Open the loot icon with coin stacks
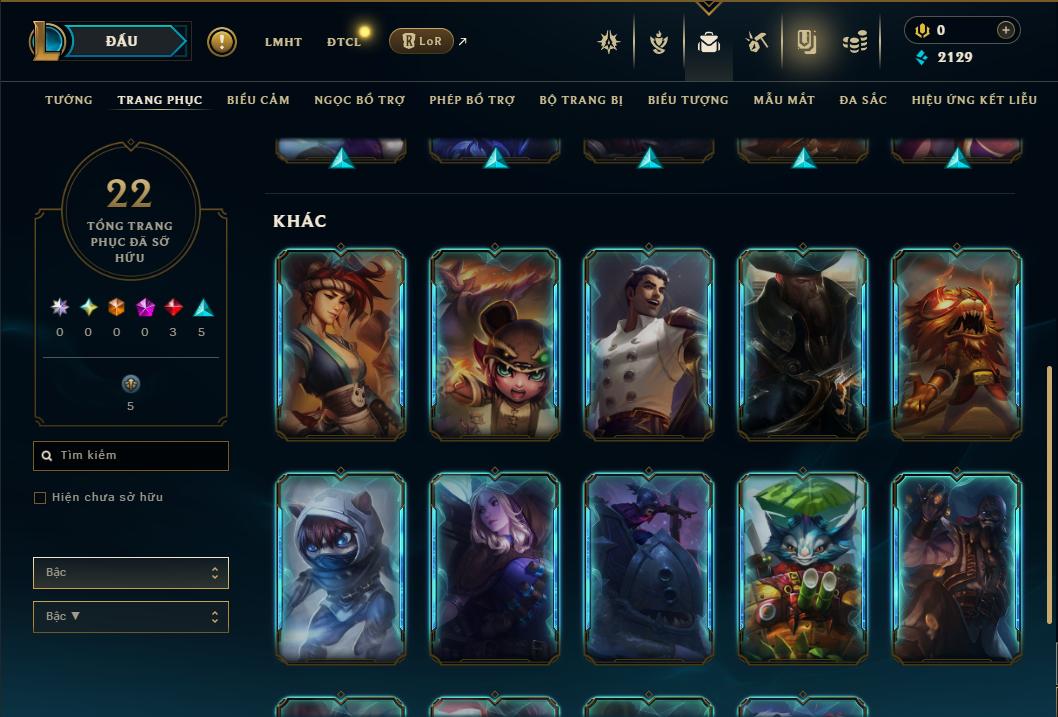This screenshot has width=1058, height=717. pyautogui.click(x=854, y=42)
